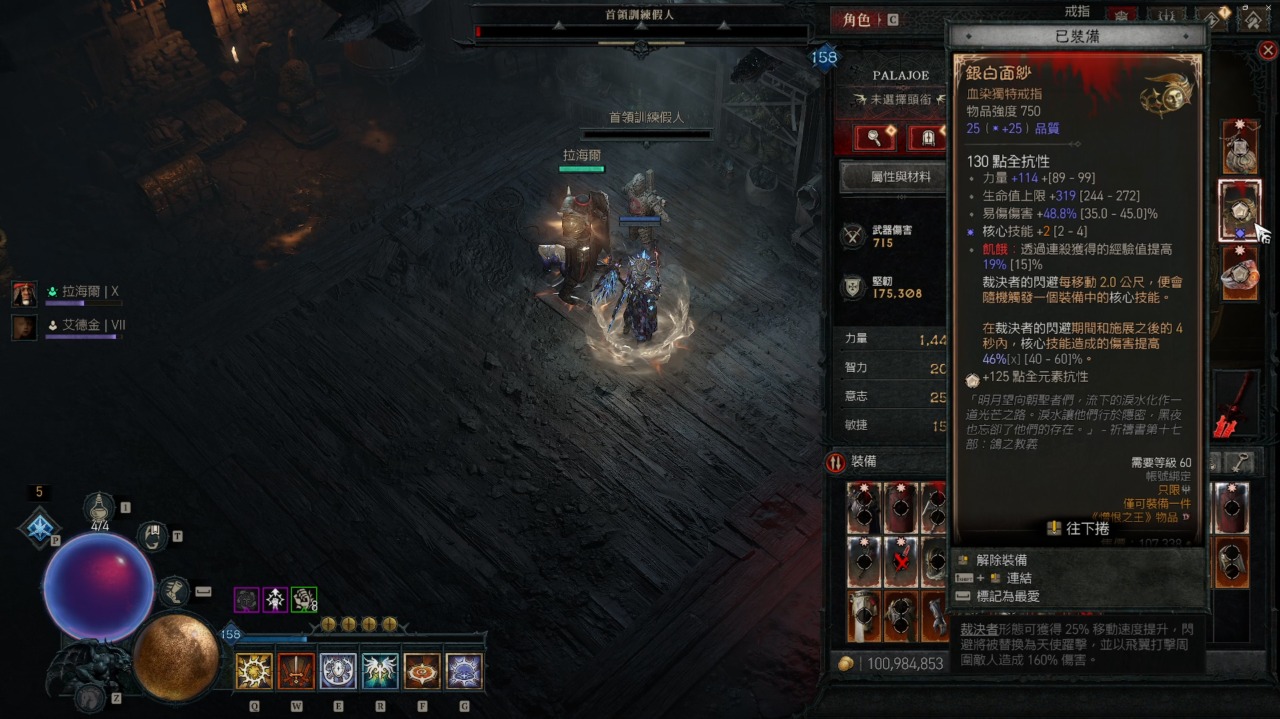Viewport: 1280px width, 719px height.
Task: Activate the golden sunburst skill on Q
Action: [254, 671]
